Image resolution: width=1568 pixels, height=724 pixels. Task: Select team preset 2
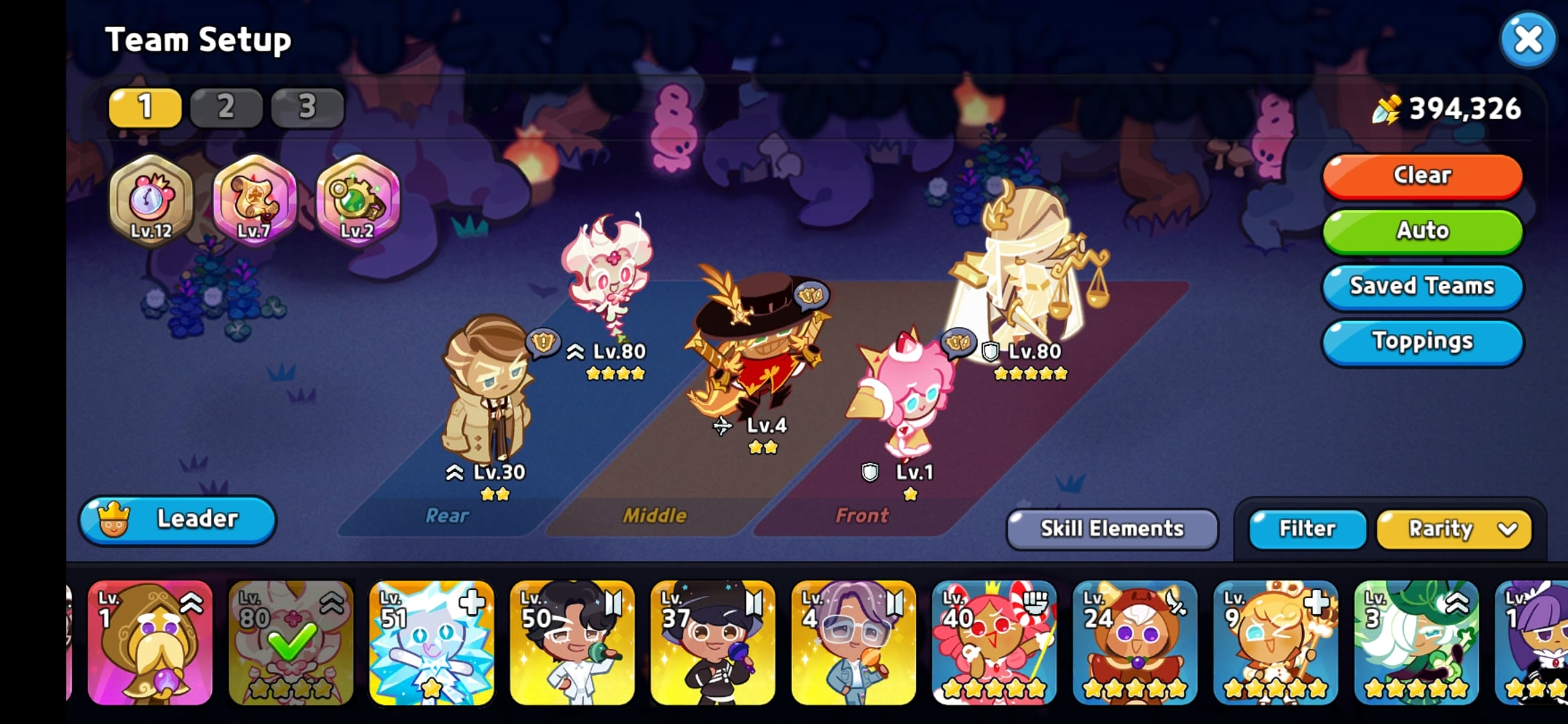tap(226, 107)
